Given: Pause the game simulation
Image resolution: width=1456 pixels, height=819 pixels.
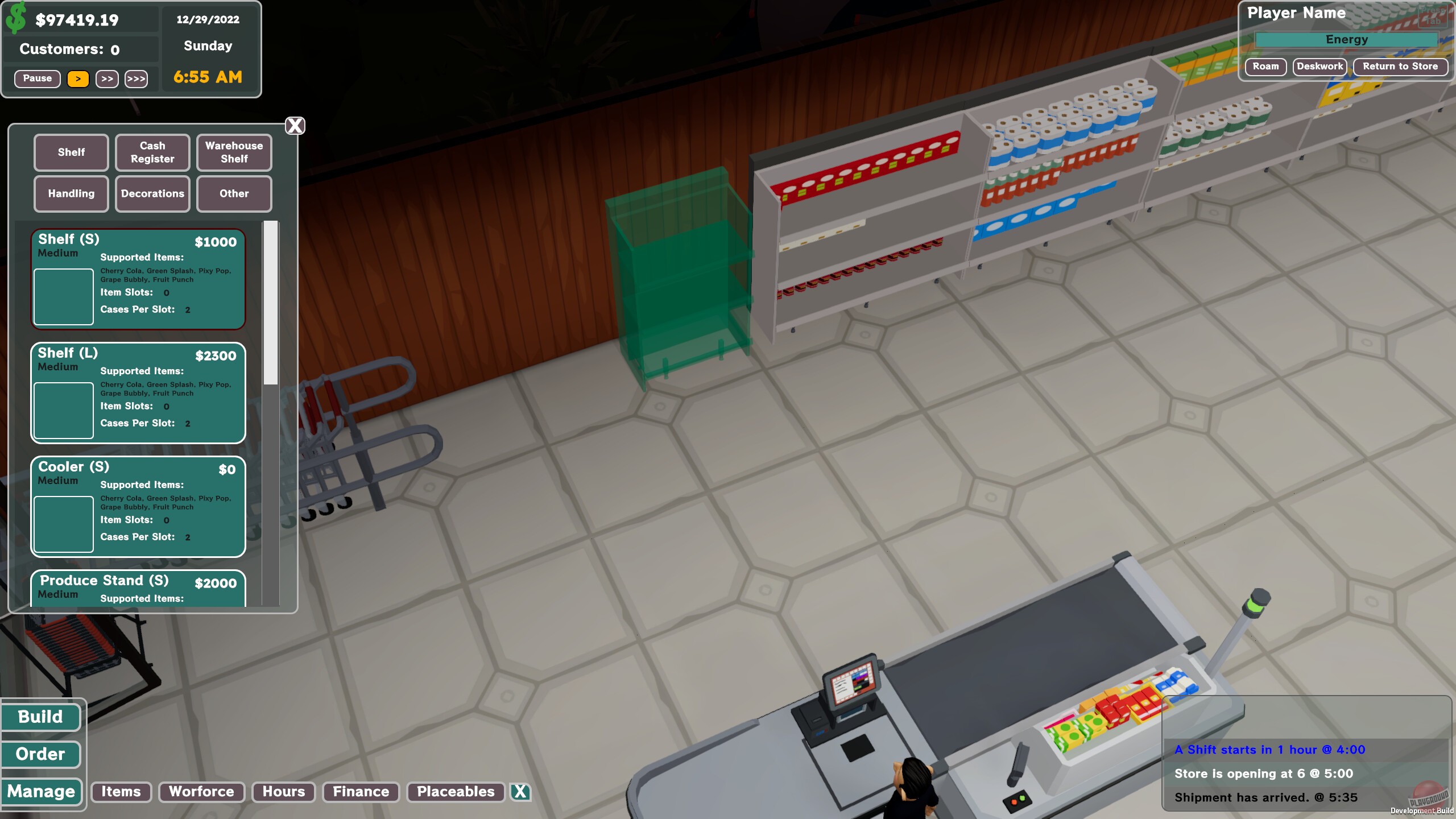Looking at the screenshot, I should [x=37, y=78].
